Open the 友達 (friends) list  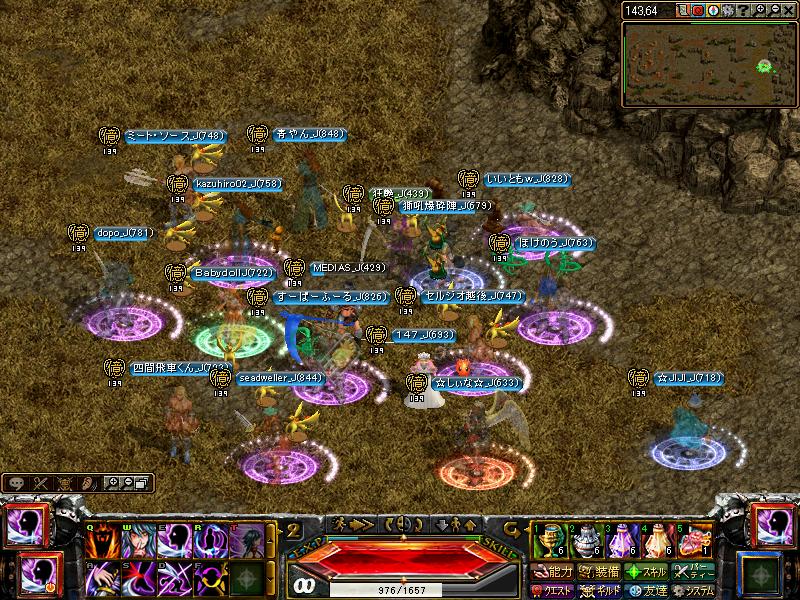[x=648, y=590]
